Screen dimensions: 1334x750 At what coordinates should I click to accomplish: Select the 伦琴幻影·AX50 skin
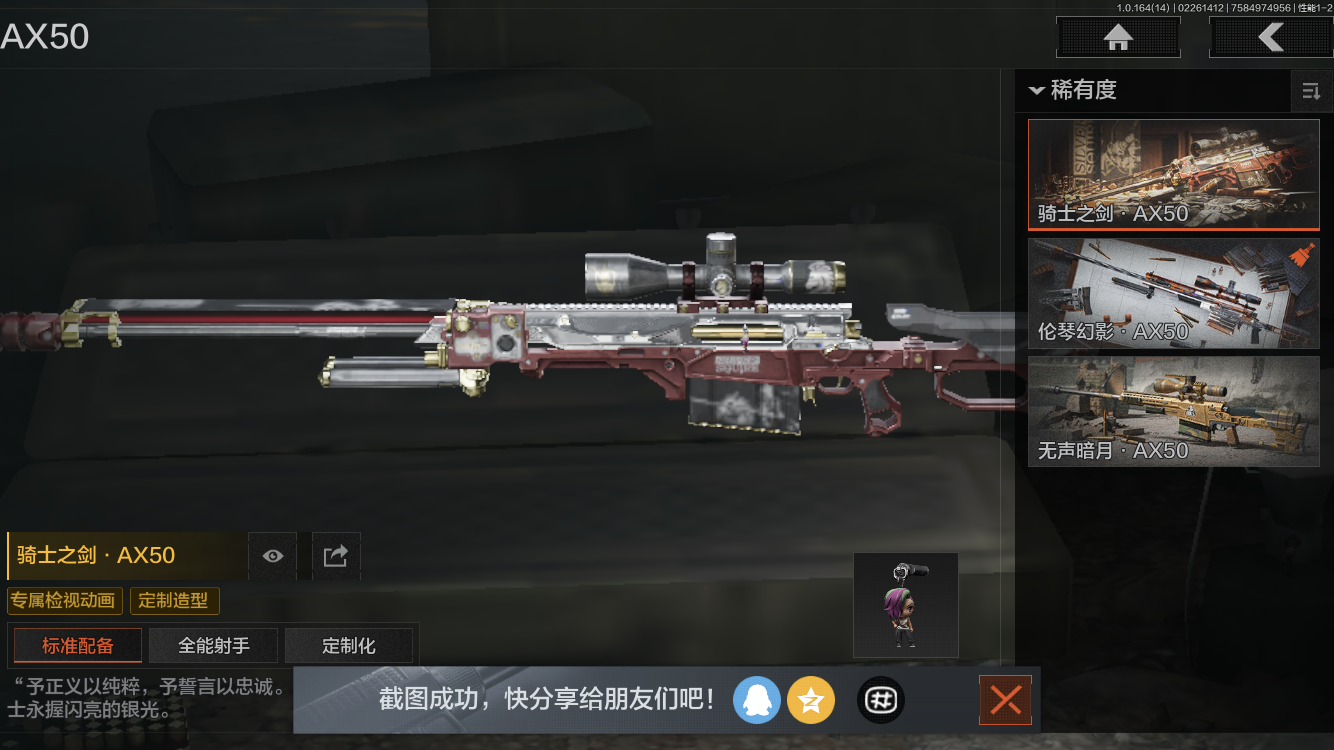coord(1173,292)
